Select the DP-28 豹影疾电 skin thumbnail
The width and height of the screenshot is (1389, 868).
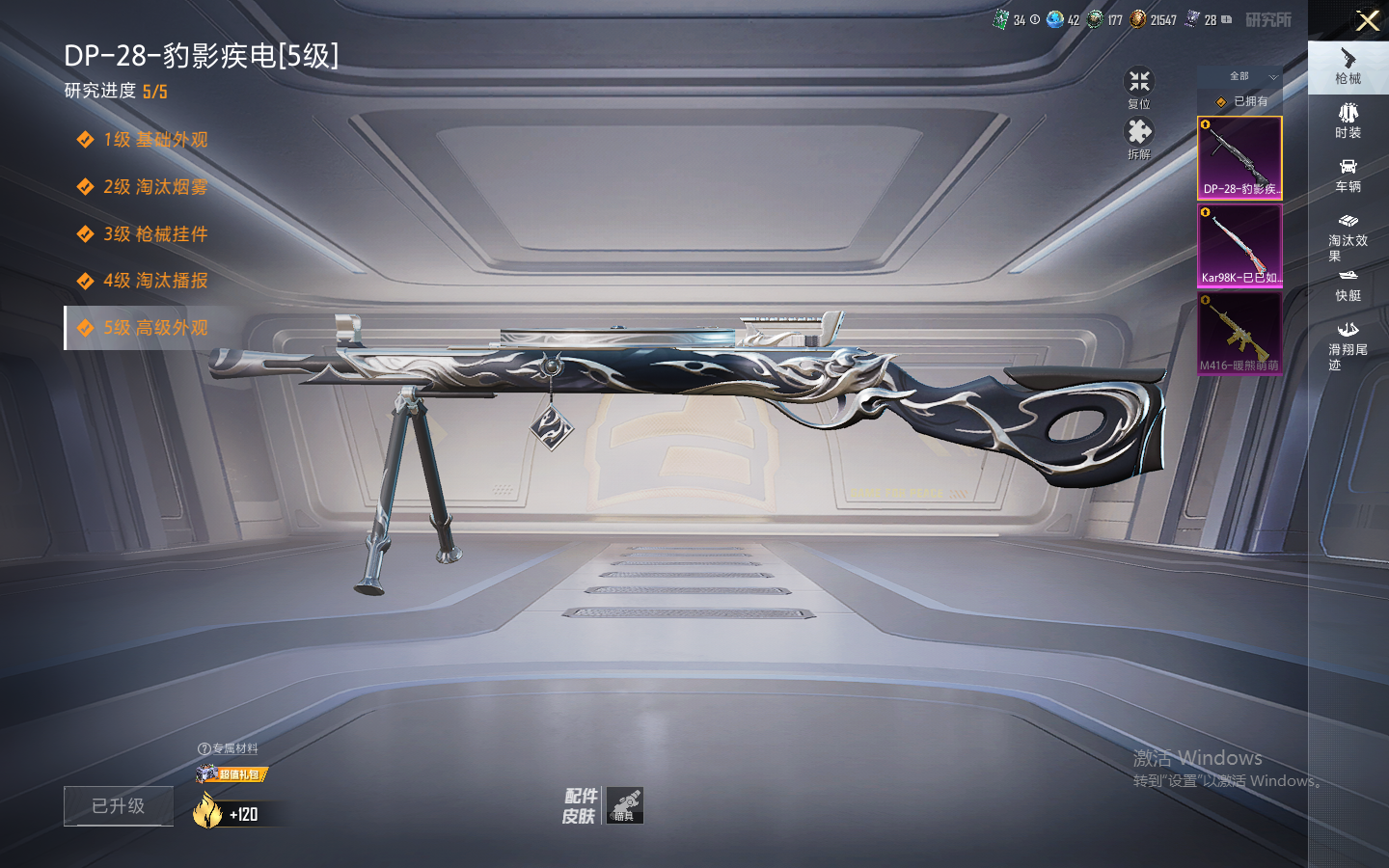click(x=1239, y=157)
